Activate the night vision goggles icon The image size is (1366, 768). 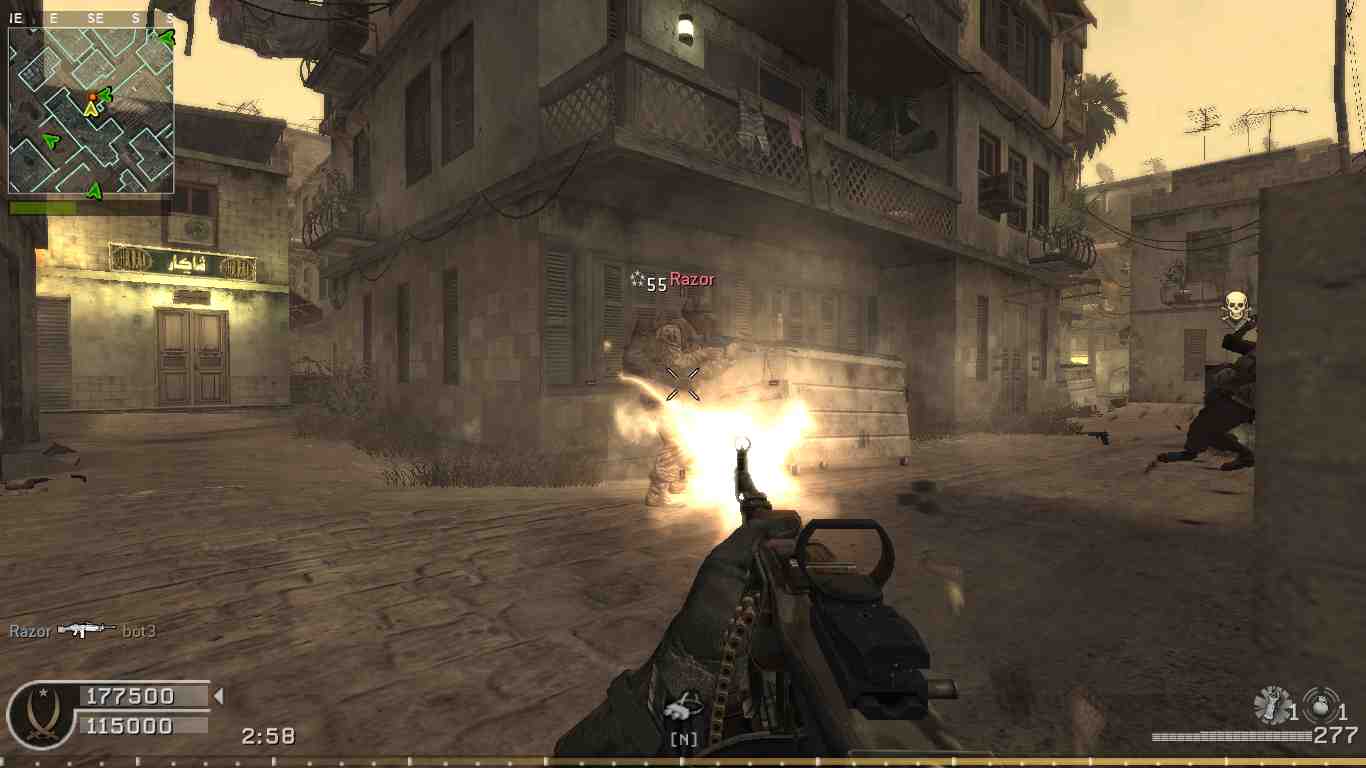click(x=684, y=708)
